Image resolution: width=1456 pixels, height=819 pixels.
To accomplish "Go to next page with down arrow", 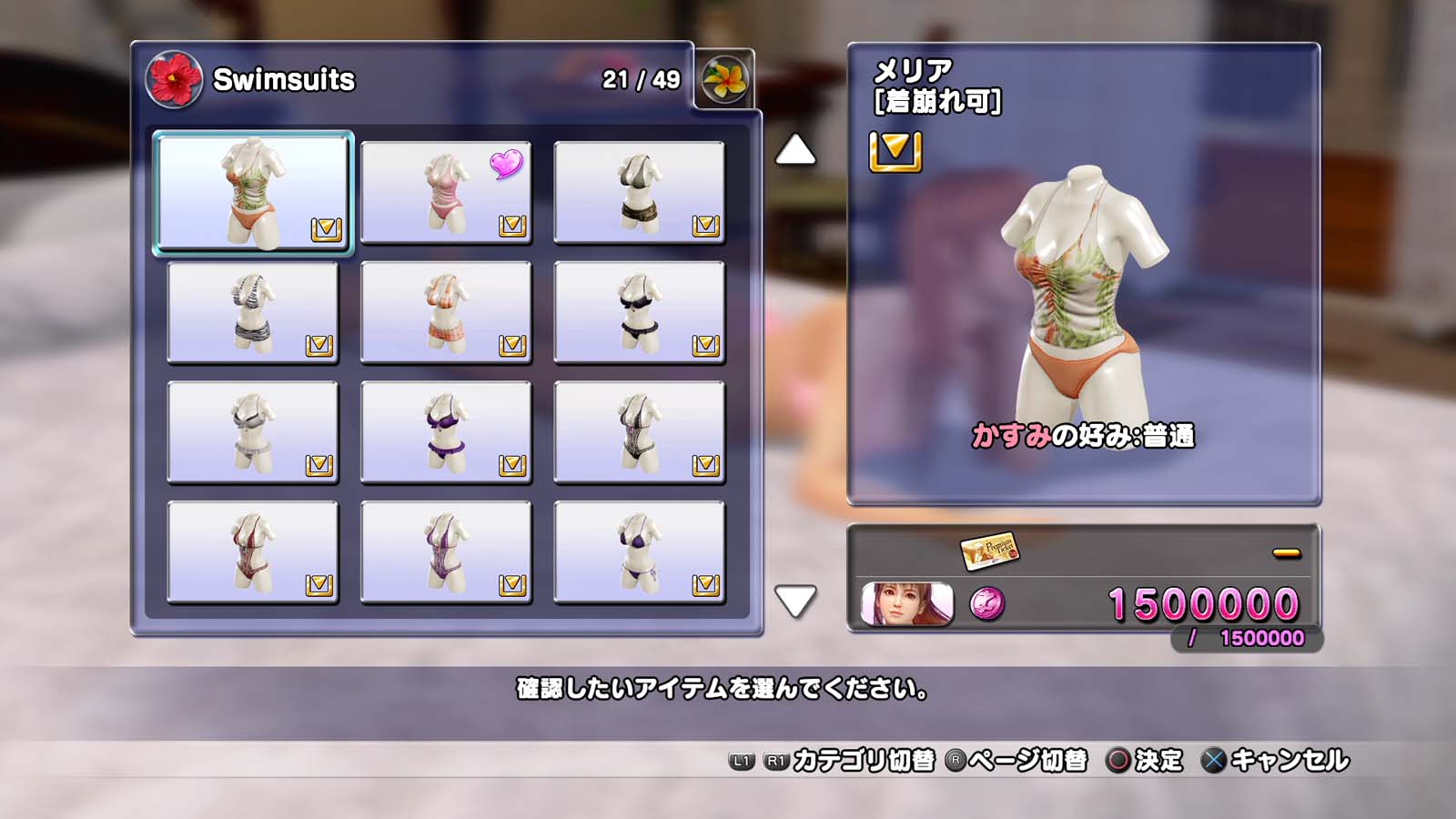I will point(794,601).
